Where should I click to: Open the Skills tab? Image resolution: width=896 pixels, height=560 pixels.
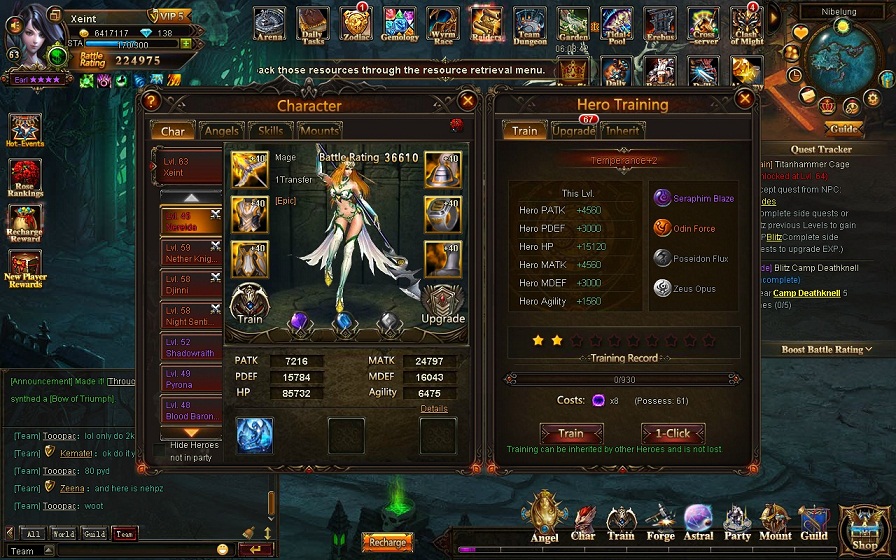270,131
